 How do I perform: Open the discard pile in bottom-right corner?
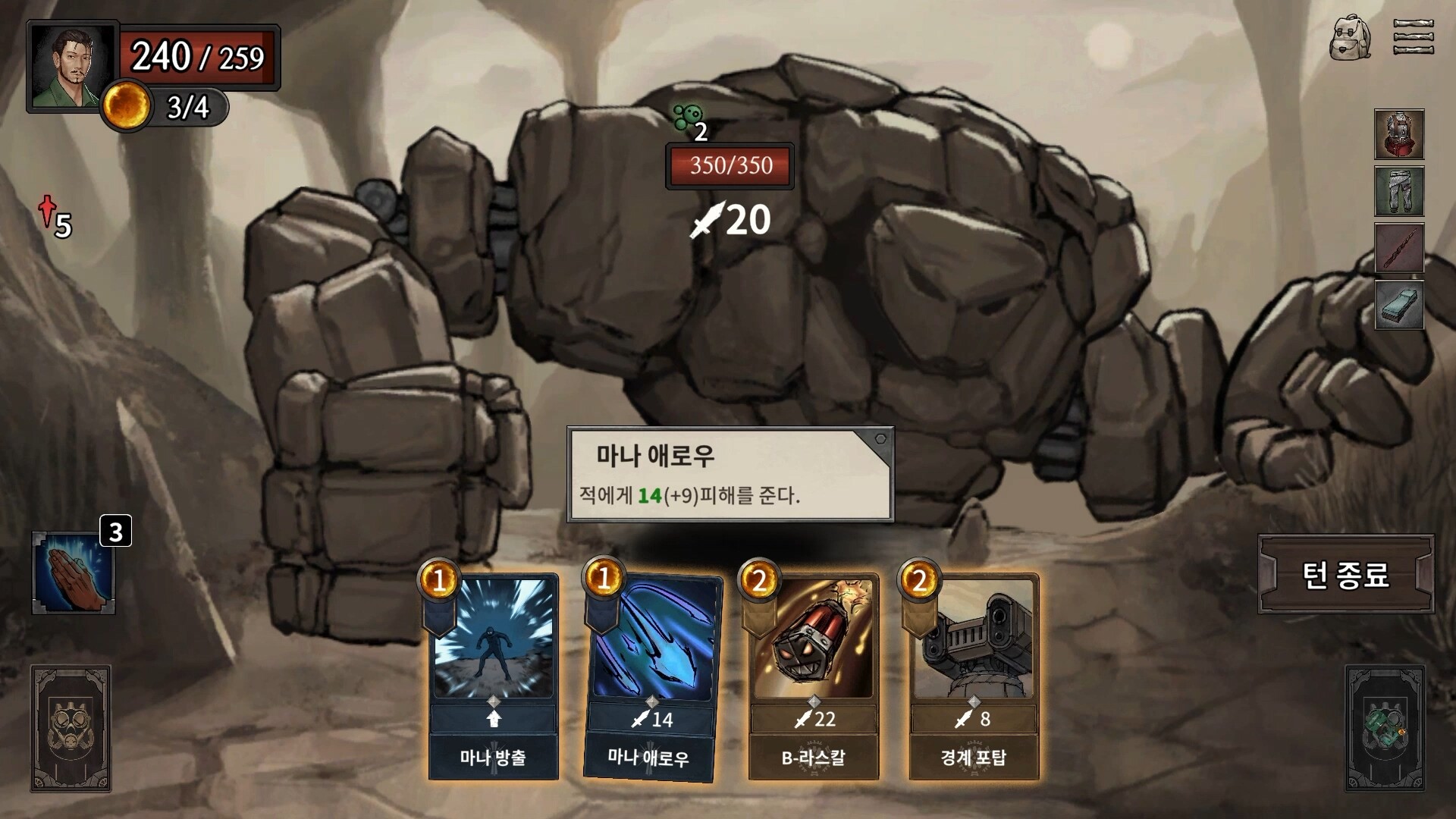pos(1385,728)
